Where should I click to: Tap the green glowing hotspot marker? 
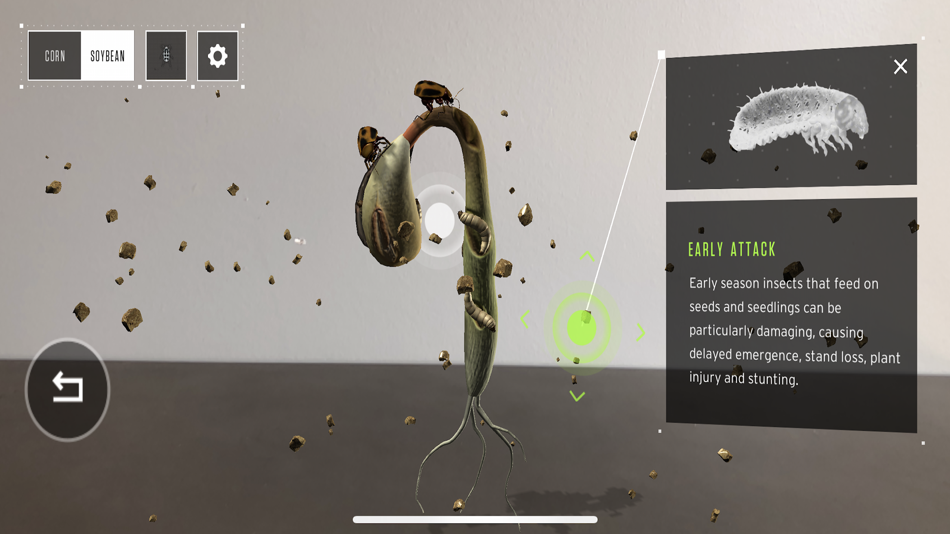tap(581, 327)
